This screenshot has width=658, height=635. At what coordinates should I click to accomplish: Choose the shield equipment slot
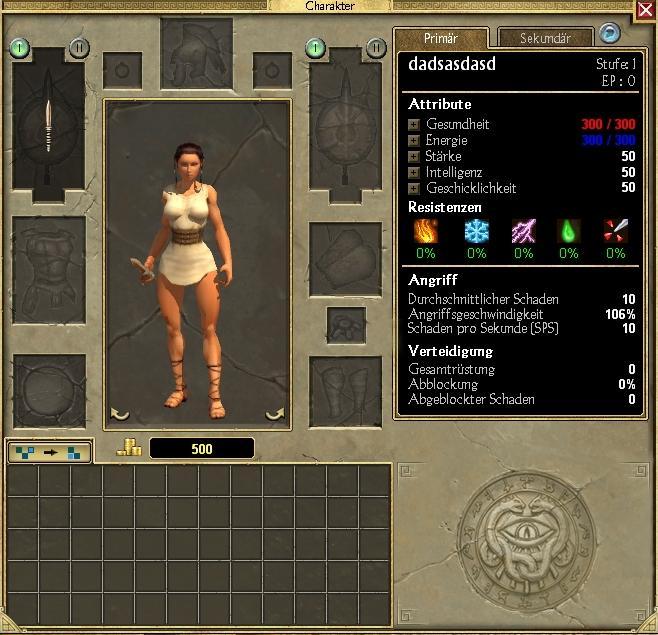(346, 125)
